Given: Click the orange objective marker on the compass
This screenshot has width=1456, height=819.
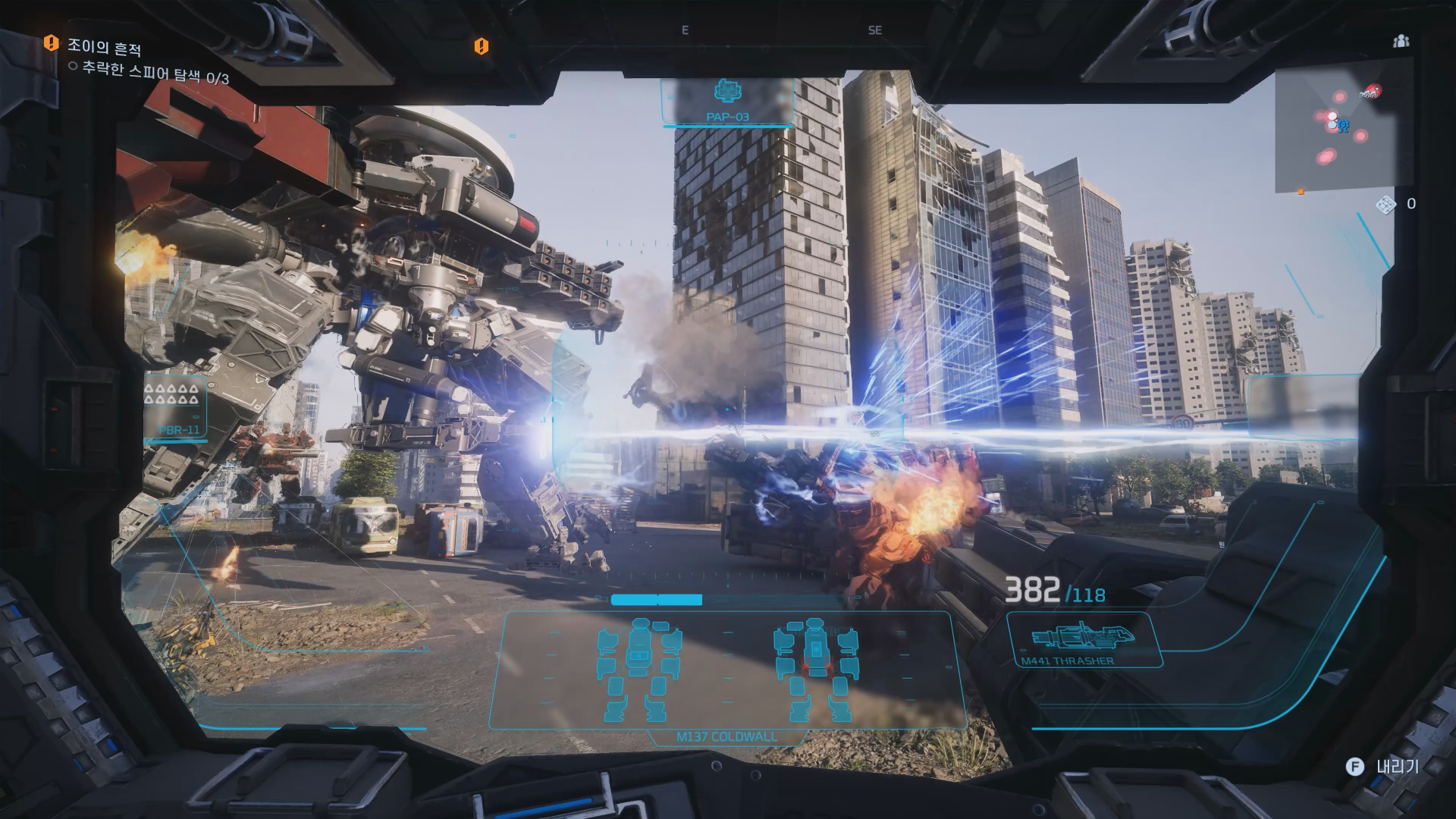Looking at the screenshot, I should coord(481,46).
